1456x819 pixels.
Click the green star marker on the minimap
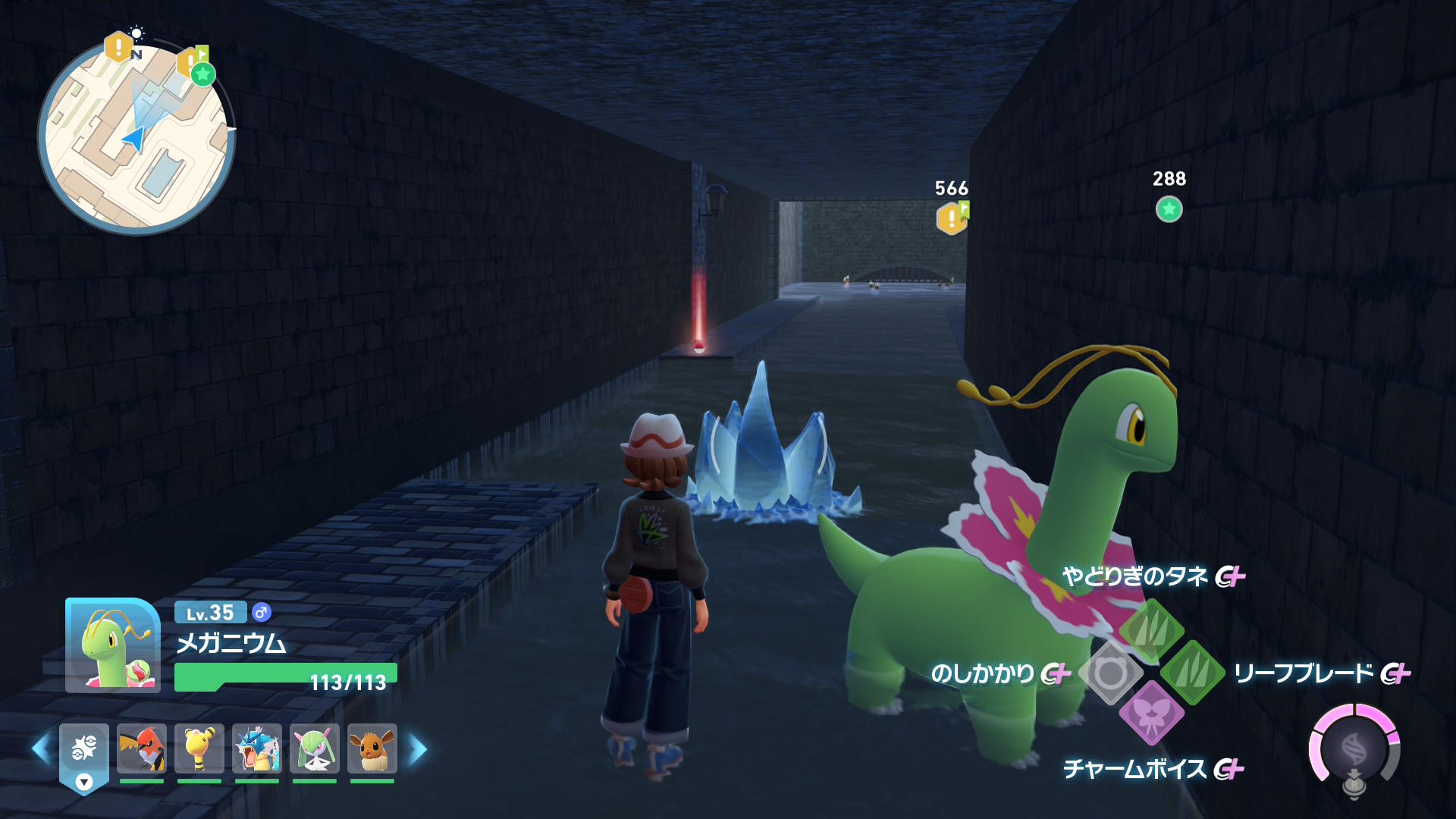pos(202,74)
